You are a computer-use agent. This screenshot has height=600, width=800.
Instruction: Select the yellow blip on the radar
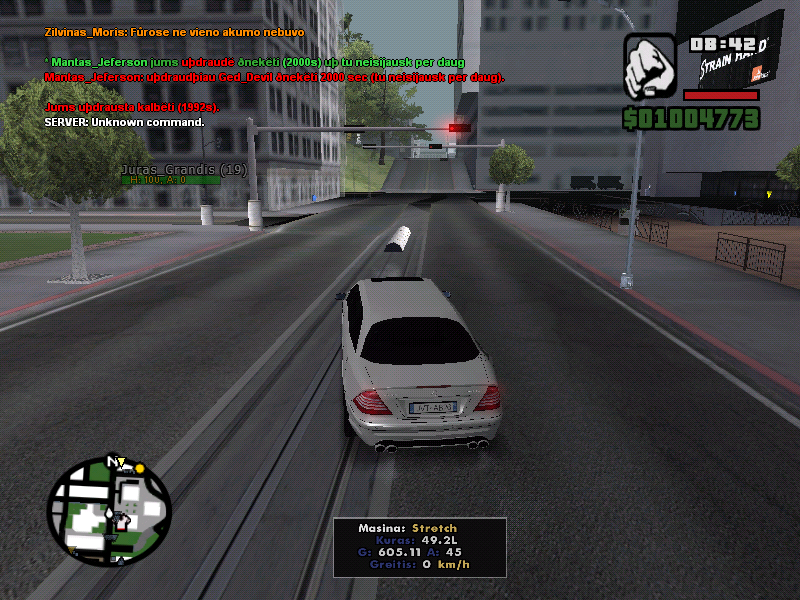click(140, 468)
